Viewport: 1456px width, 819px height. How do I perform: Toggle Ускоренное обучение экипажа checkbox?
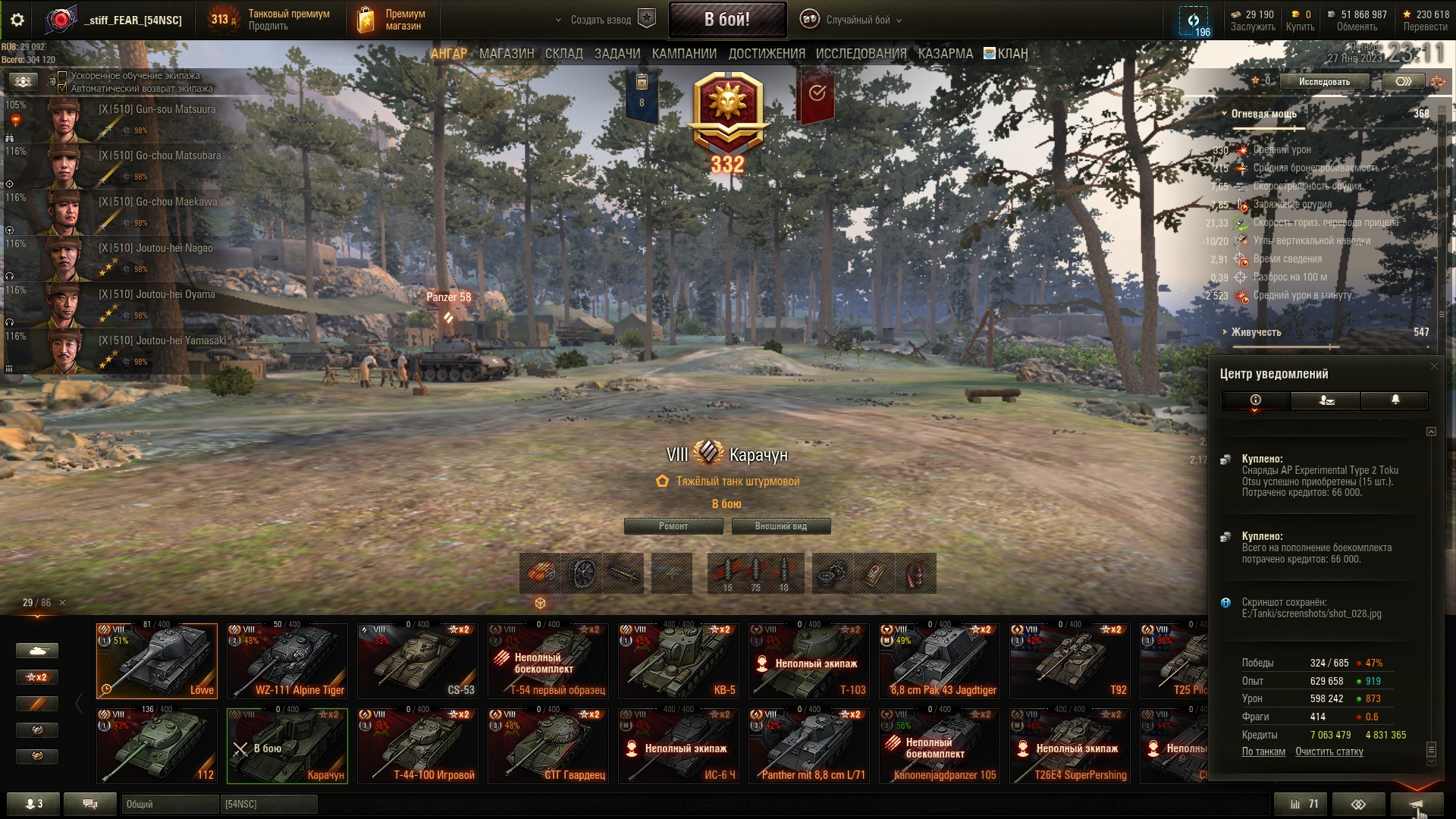[x=63, y=76]
